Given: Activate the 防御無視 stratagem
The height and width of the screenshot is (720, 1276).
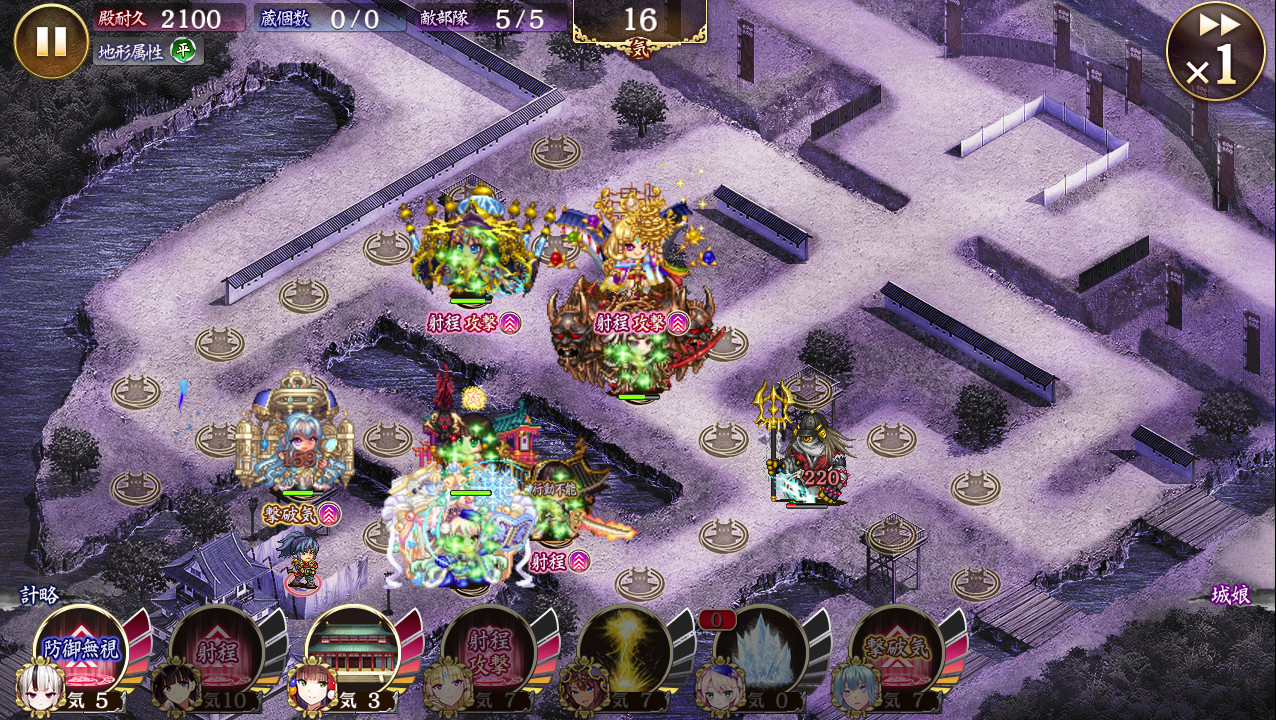Looking at the screenshot, I should [x=82, y=652].
